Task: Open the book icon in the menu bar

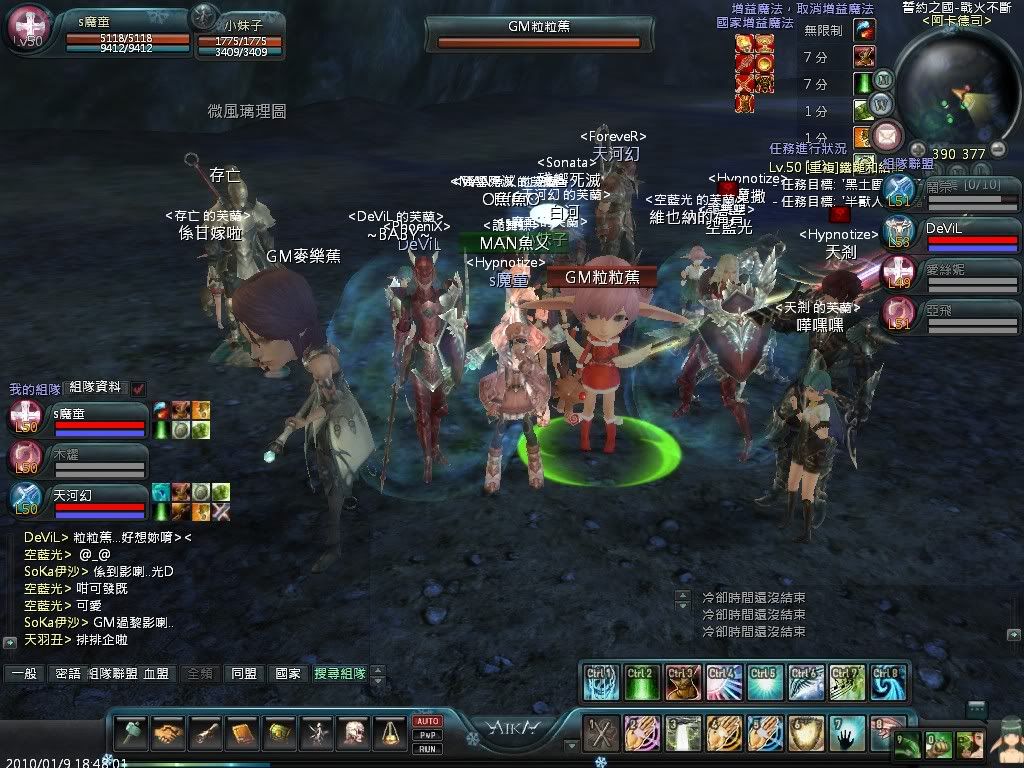Action: click(x=243, y=735)
